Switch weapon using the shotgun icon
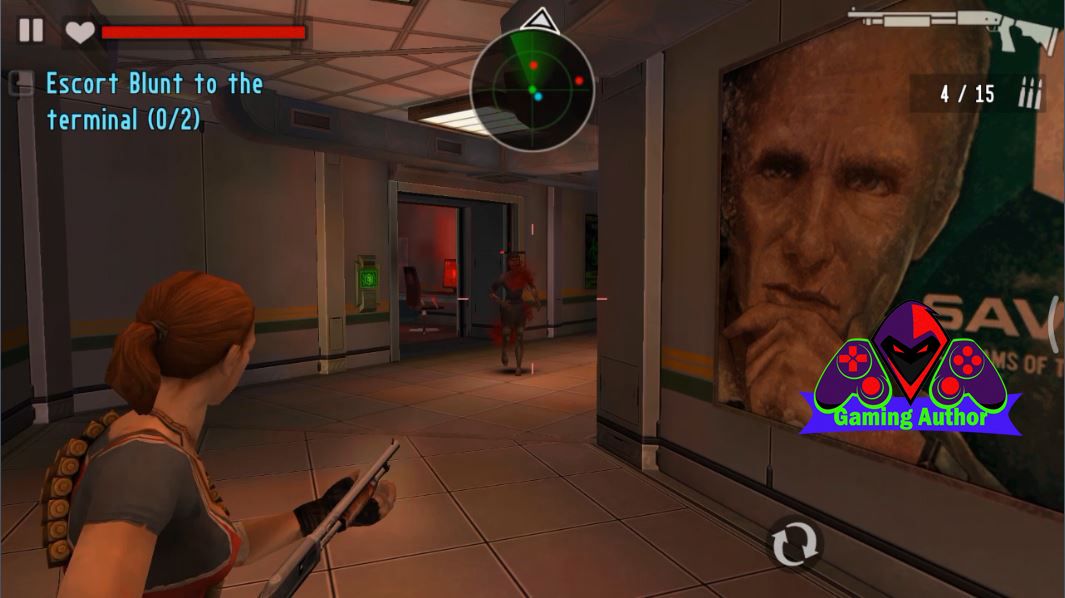 point(953,28)
